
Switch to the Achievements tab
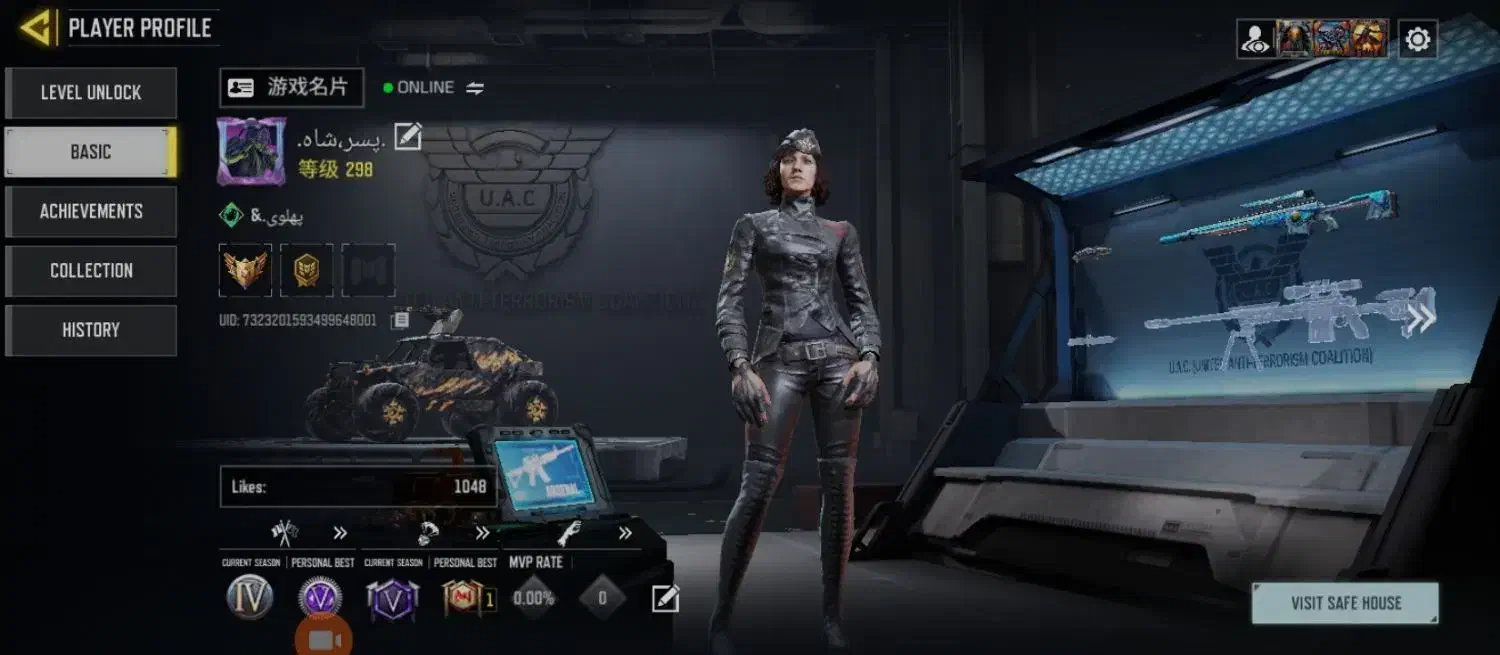pos(91,211)
